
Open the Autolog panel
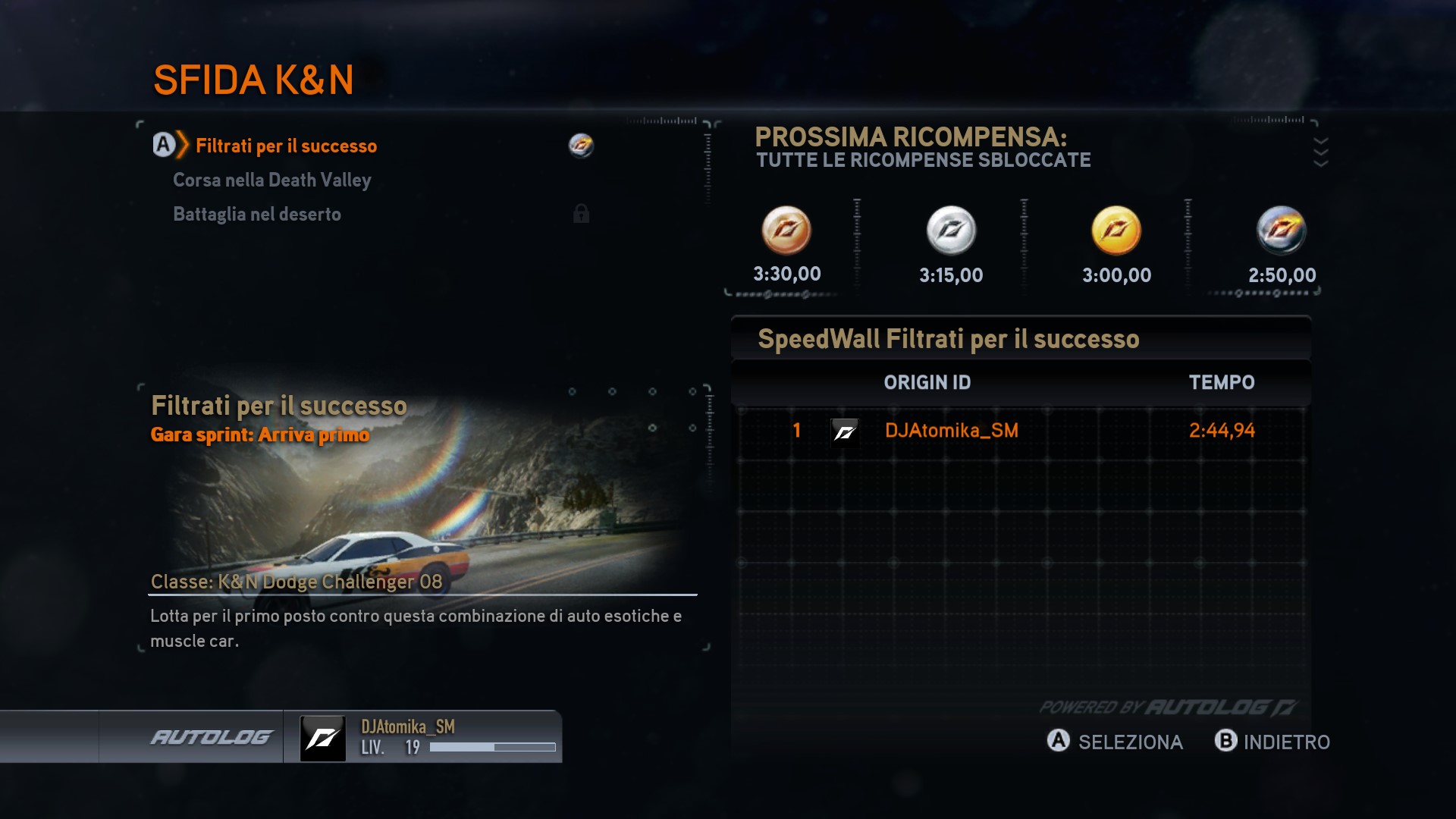(x=212, y=737)
